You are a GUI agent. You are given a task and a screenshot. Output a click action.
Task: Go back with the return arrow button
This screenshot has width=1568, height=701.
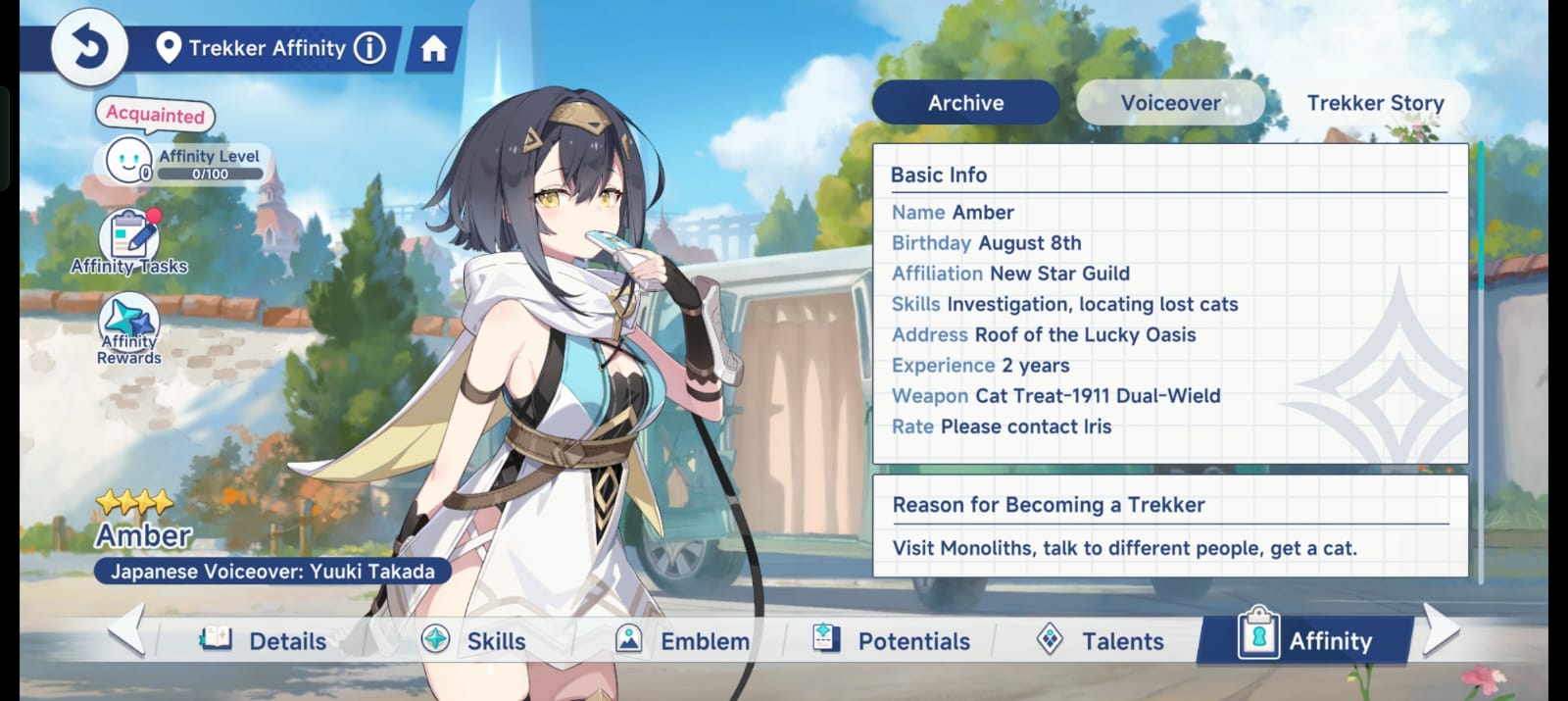tap(89, 46)
